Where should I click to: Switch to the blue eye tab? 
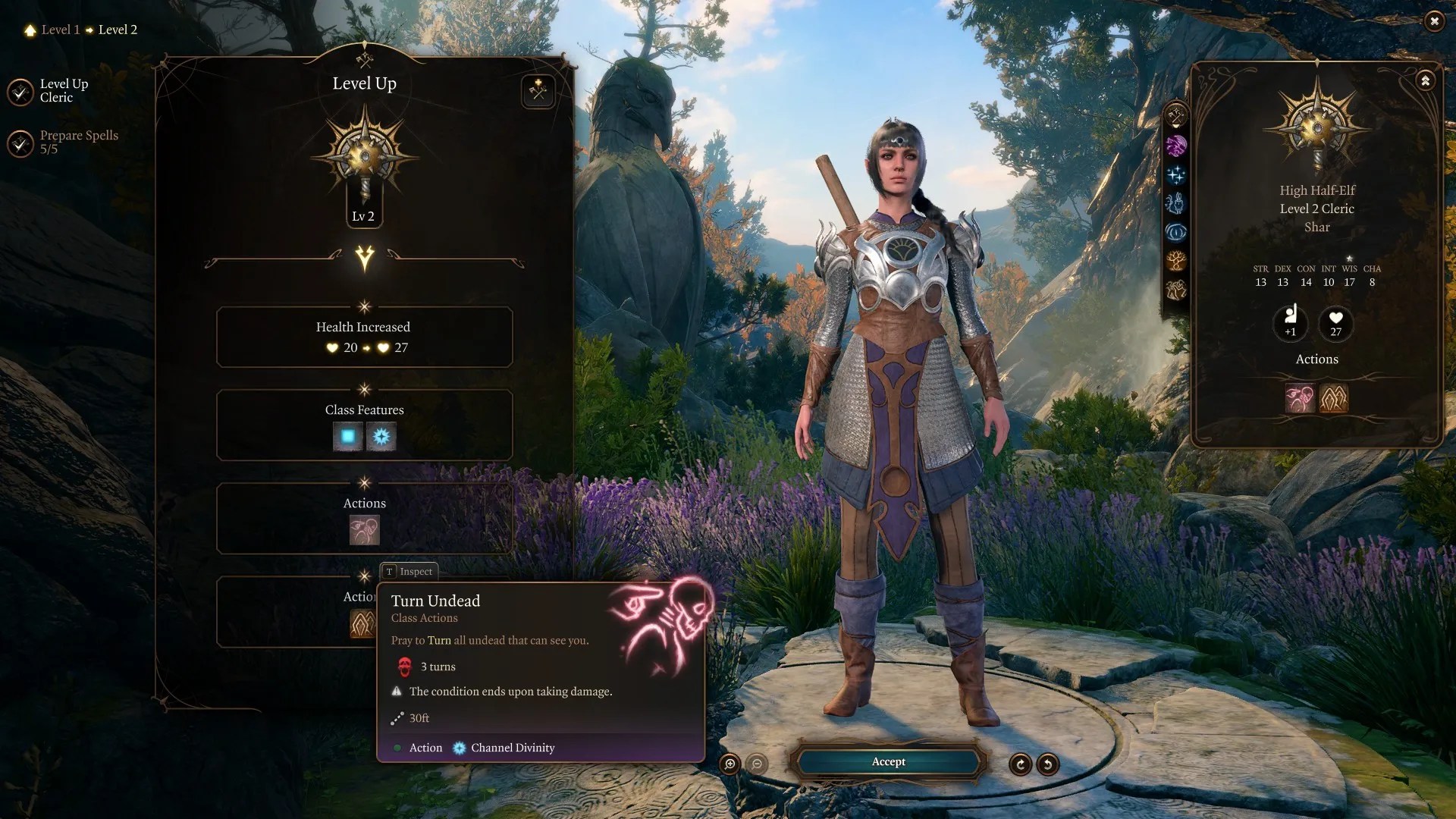1175,232
